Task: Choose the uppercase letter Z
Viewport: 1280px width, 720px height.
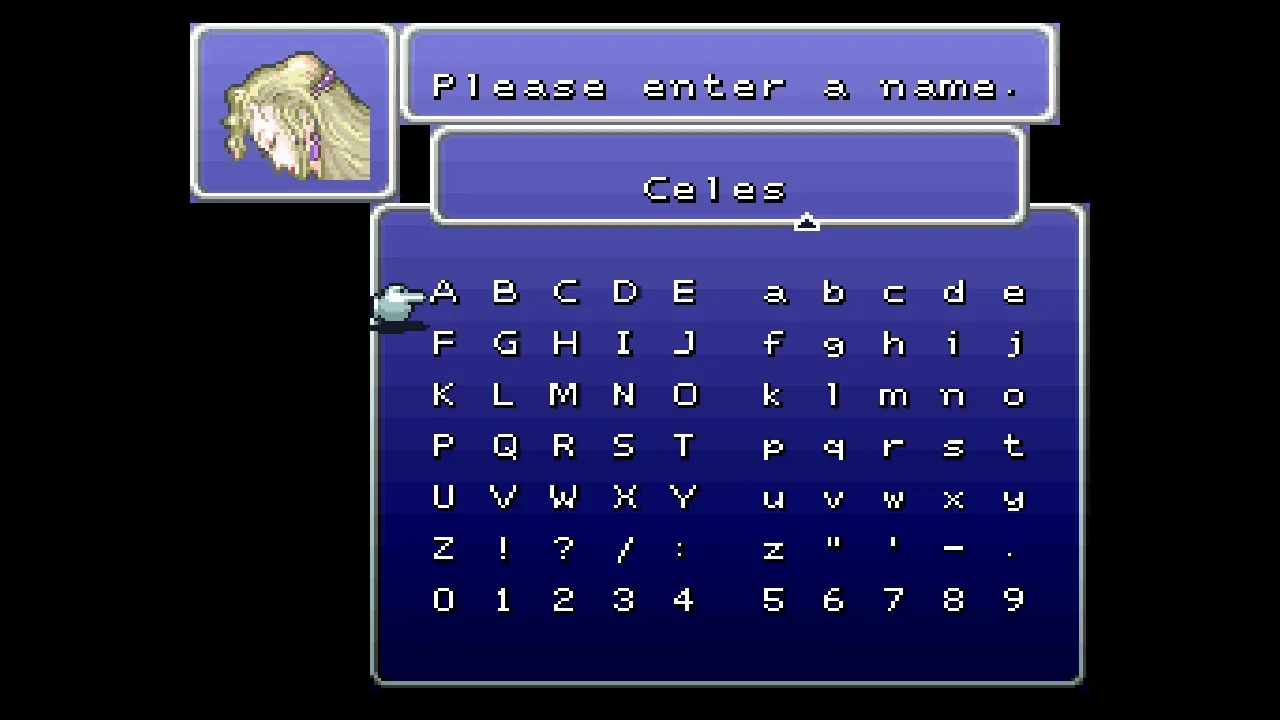Action: (444, 548)
